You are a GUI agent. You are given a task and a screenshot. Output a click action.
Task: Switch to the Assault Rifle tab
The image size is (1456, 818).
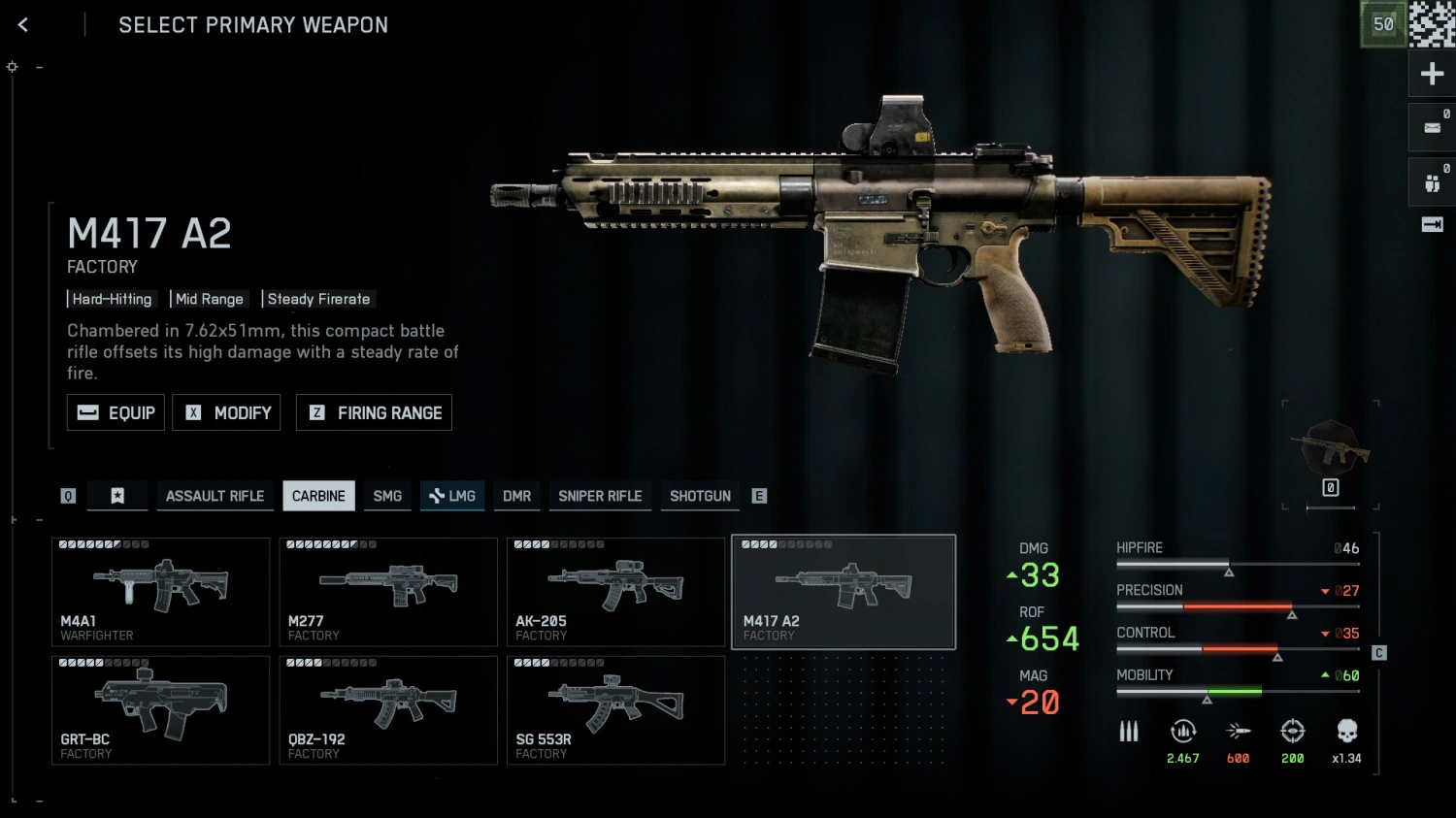[x=215, y=496]
